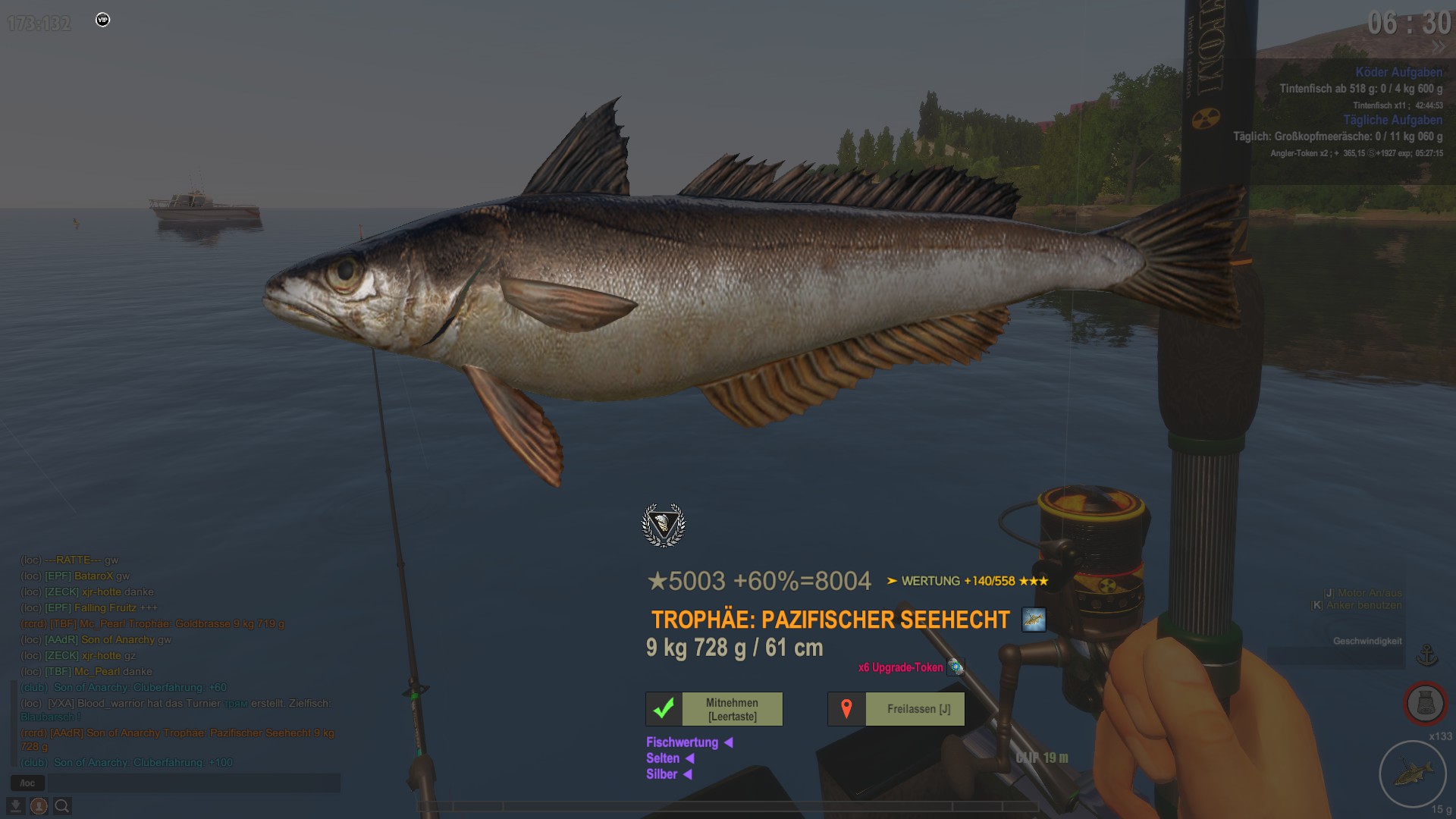Toggle the boat anchor icon

(1427, 654)
